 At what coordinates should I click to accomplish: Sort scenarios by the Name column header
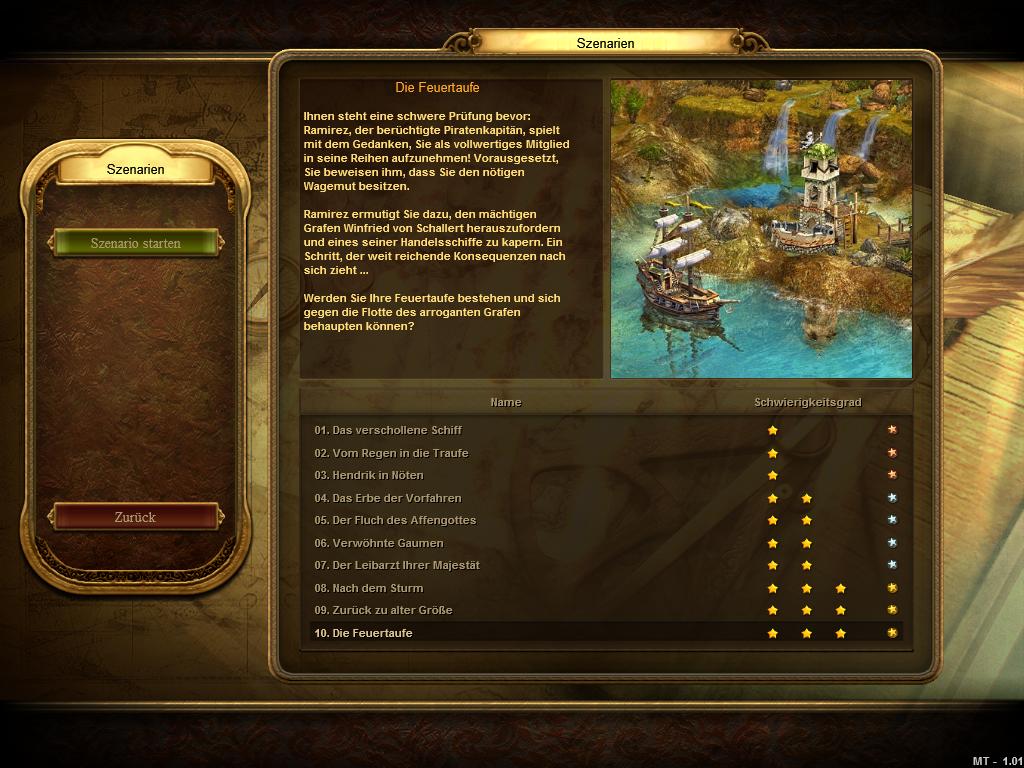point(505,402)
